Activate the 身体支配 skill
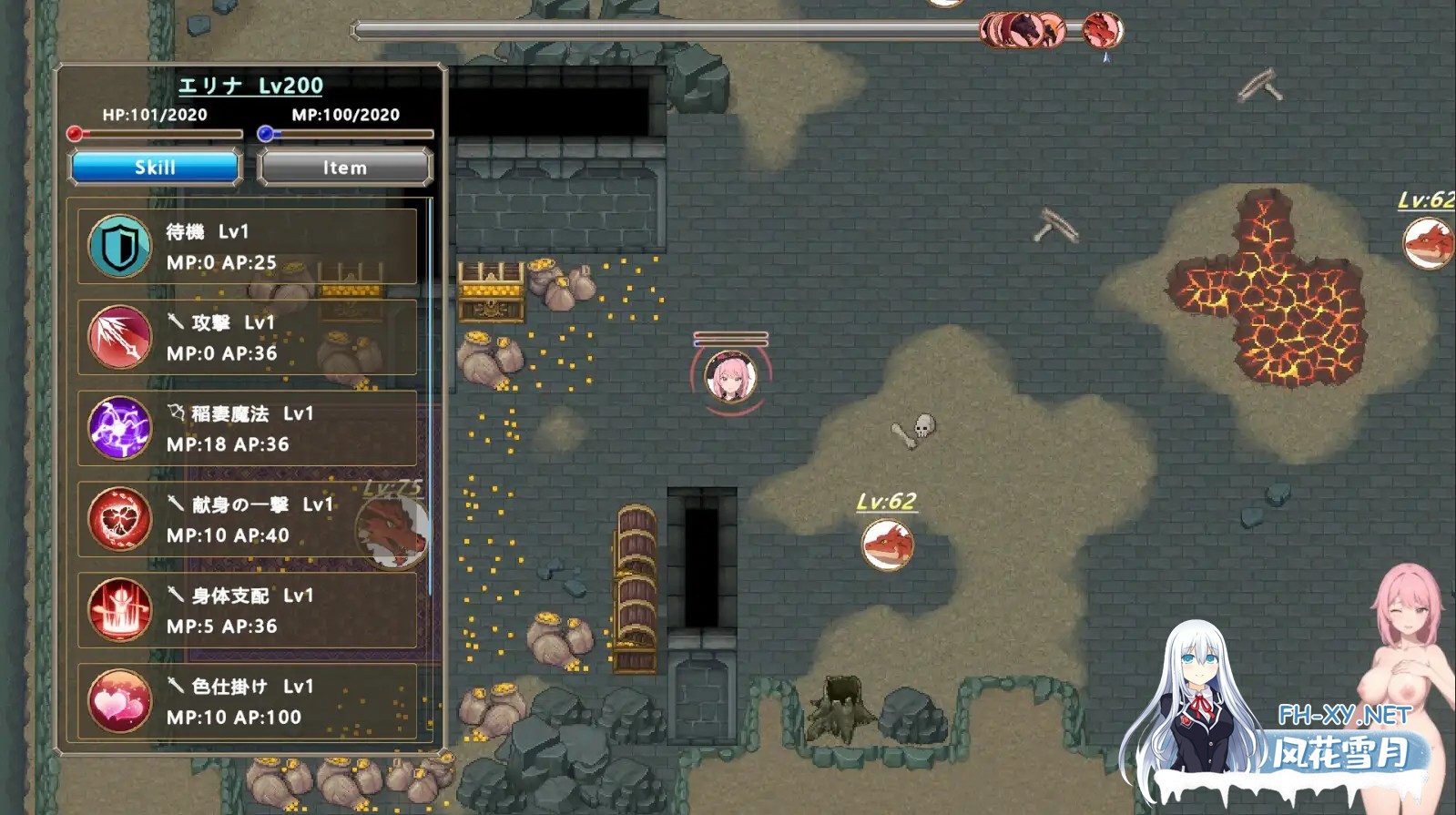Viewport: 1456px width, 815px height. pos(247,611)
